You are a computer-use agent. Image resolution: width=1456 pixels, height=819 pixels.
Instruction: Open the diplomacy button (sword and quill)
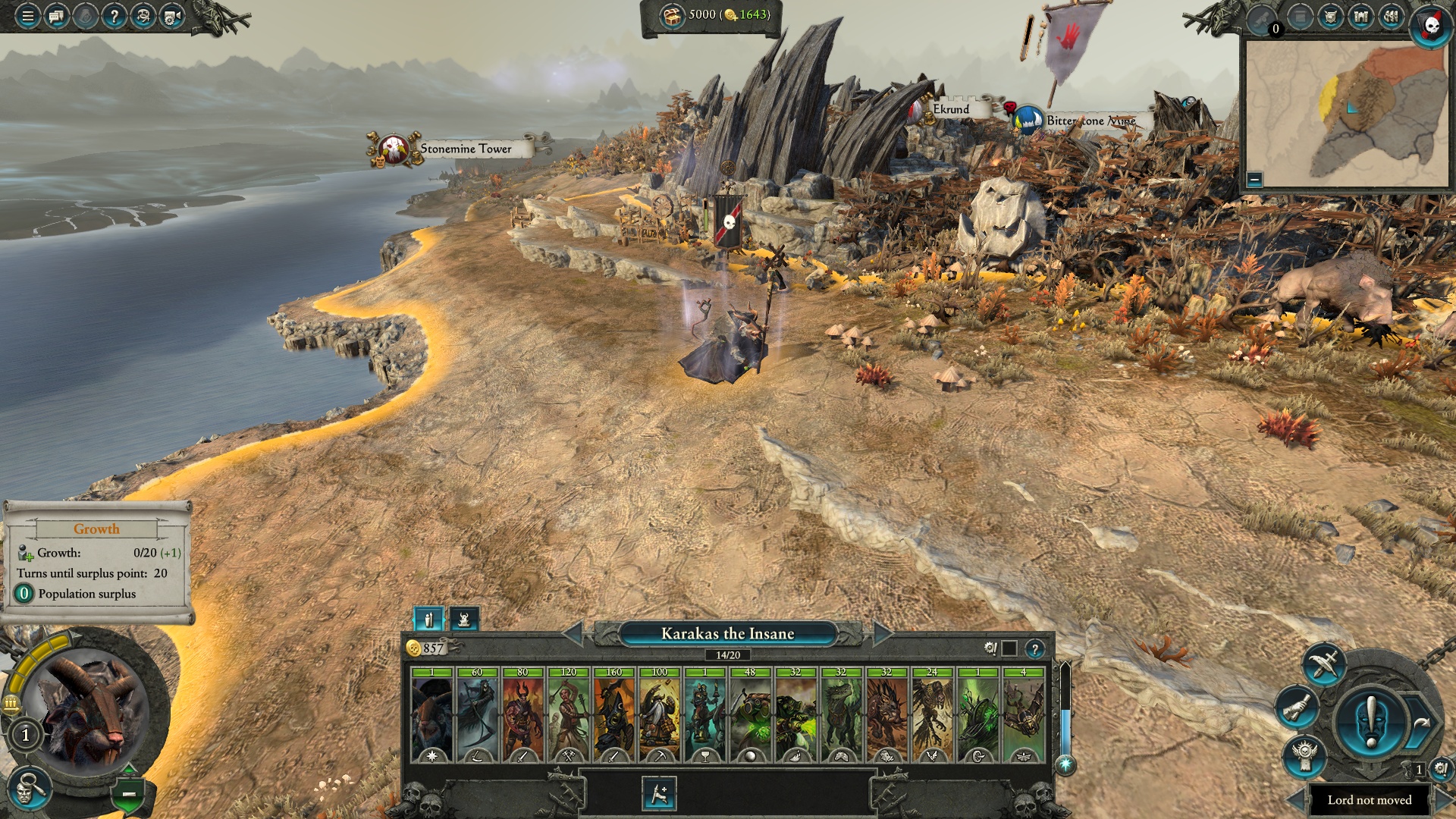[x=1323, y=666]
